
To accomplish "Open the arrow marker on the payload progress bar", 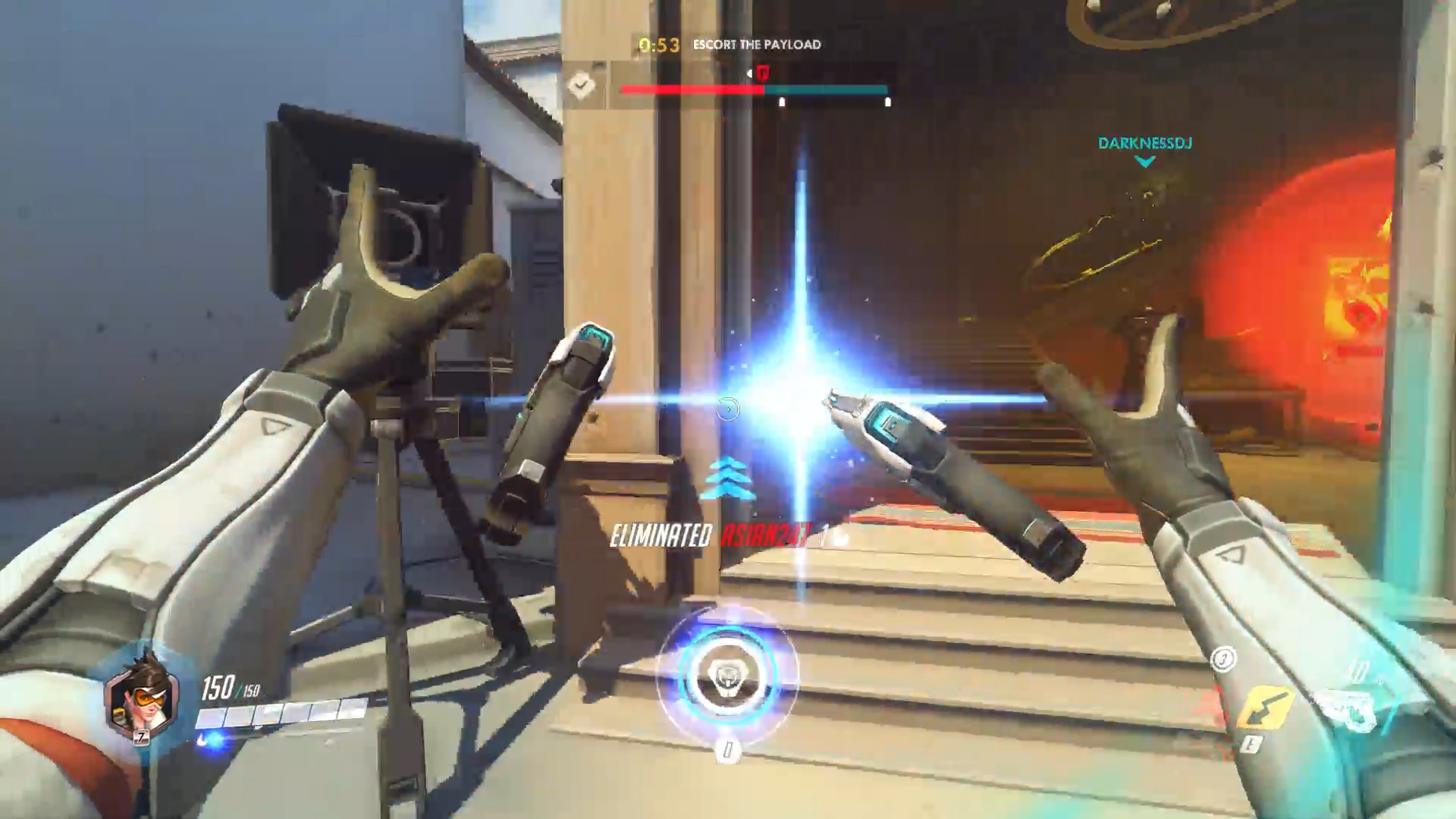I will (x=749, y=73).
